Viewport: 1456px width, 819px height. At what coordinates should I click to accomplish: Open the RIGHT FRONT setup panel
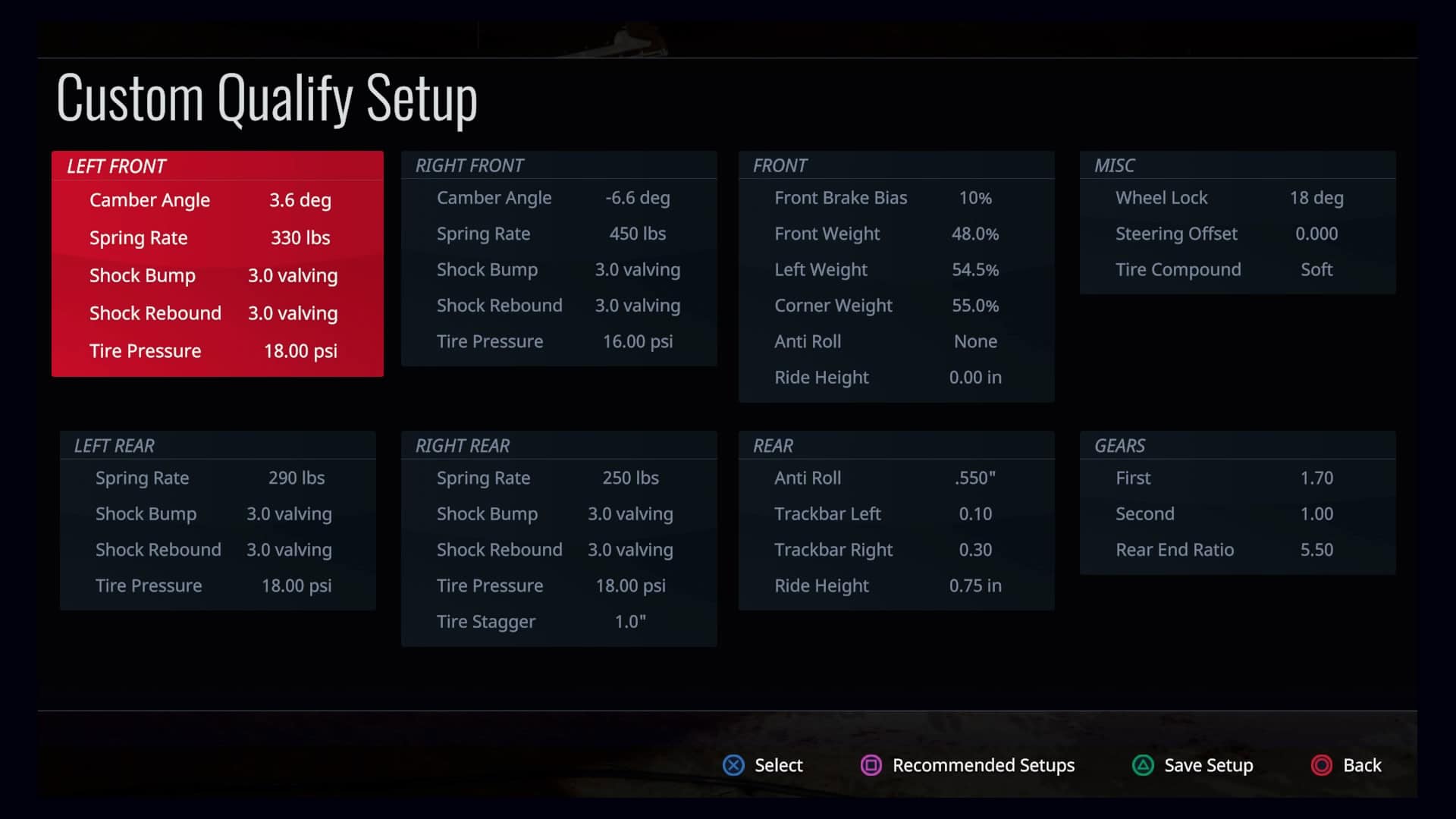point(558,258)
